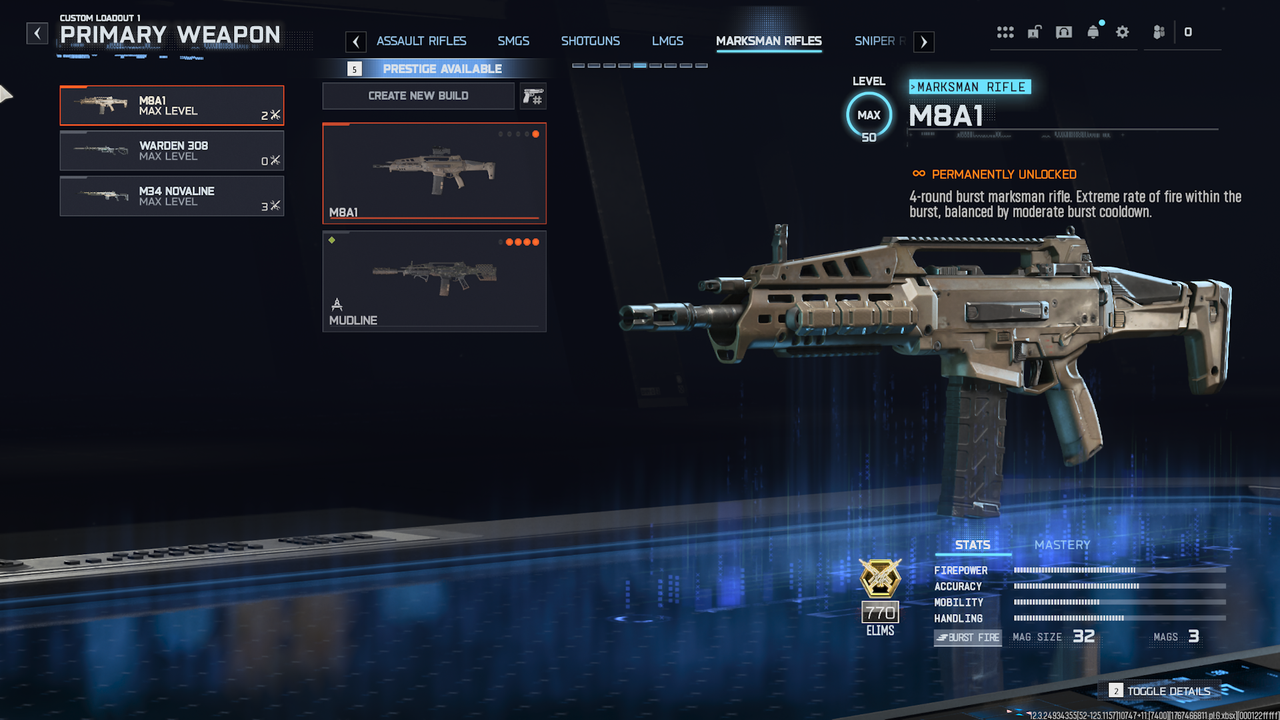Open the SMGs weapon category
This screenshot has height=720, width=1280.
click(513, 41)
